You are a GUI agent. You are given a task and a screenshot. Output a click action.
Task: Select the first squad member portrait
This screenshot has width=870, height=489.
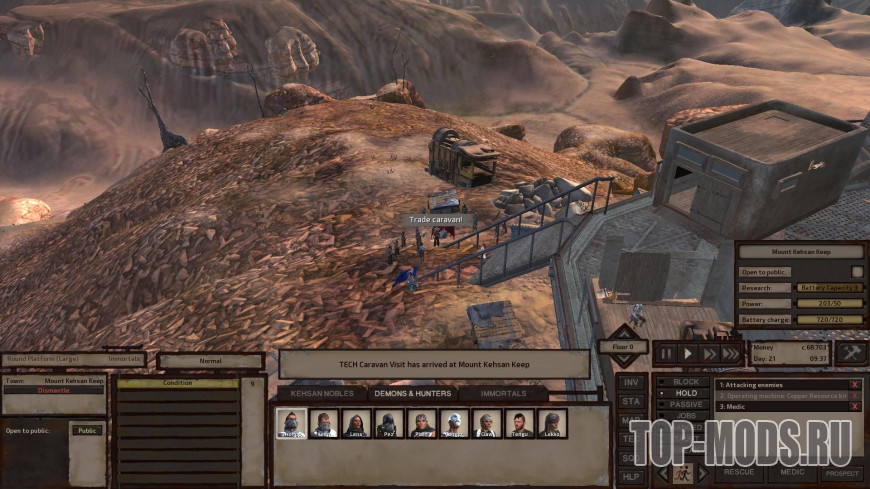pyautogui.click(x=290, y=424)
